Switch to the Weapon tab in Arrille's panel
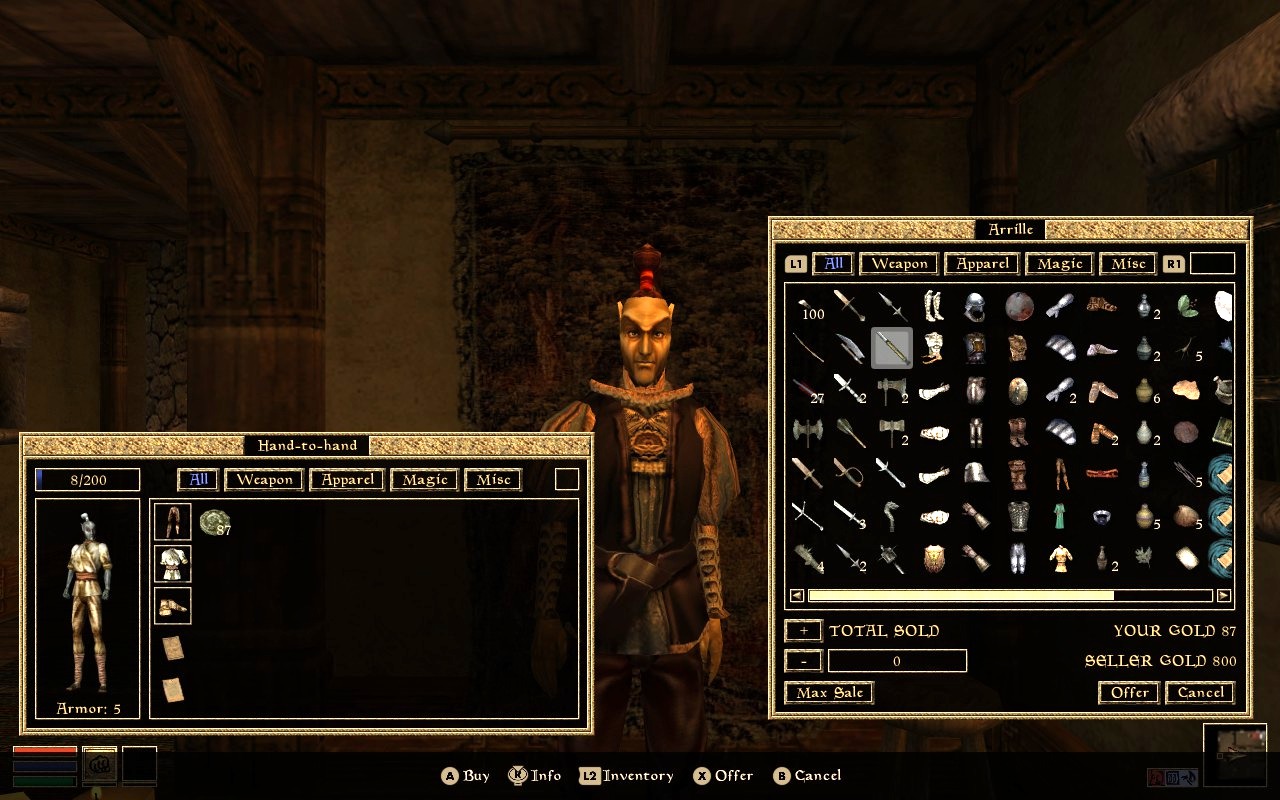 [897, 263]
